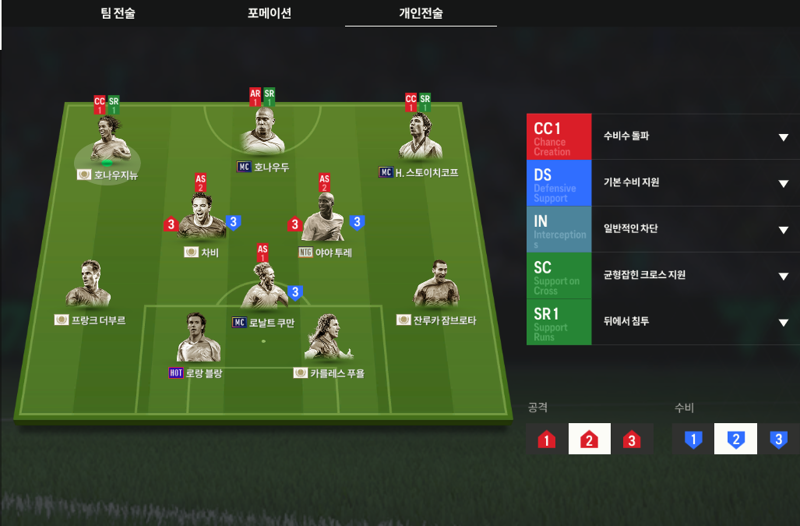The image size is (800, 526).
Task: Pick right back 잔루카 잠브로타
Action: pyautogui.click(x=437, y=287)
